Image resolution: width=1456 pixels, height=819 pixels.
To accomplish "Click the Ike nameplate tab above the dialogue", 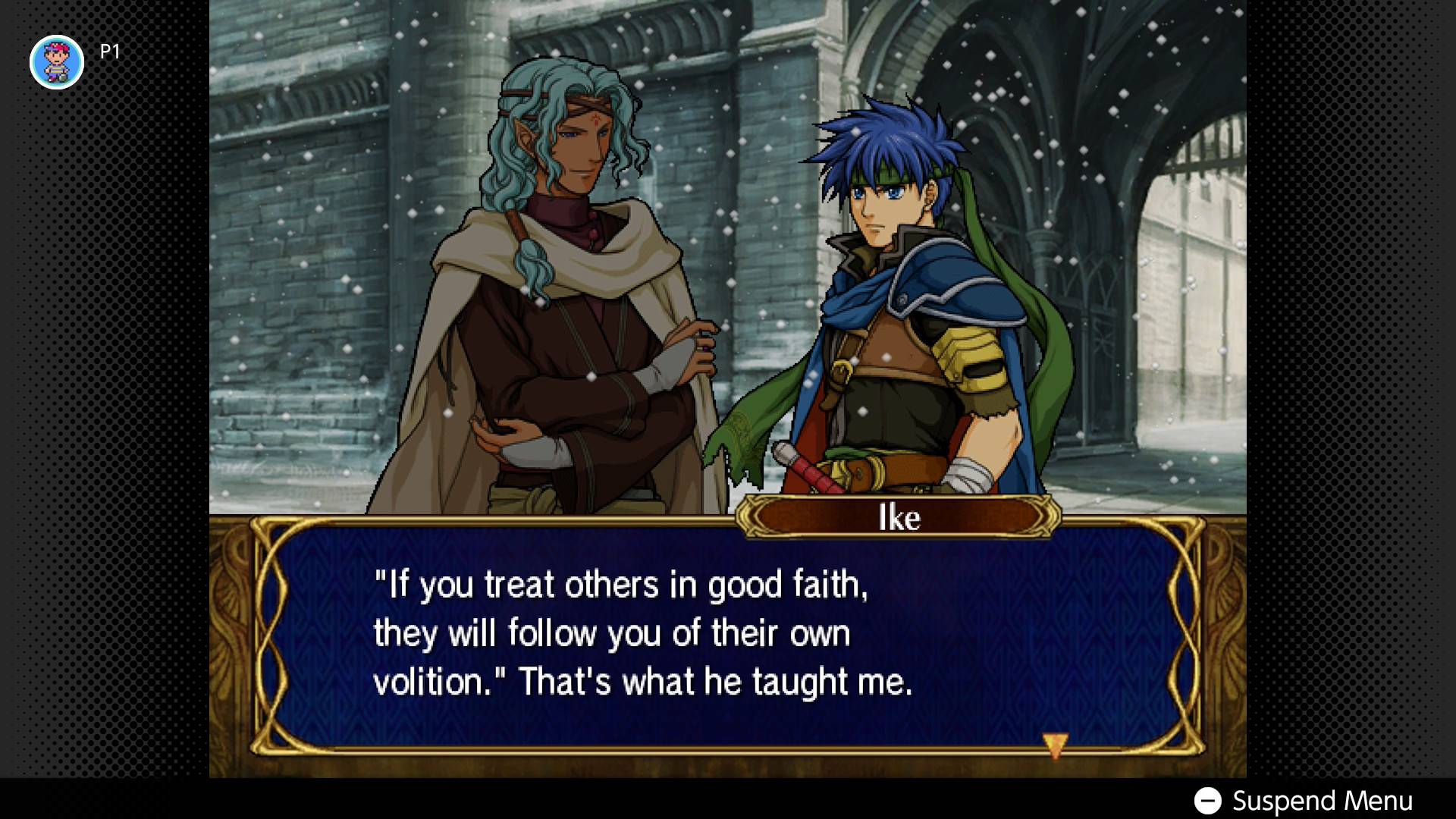I will [899, 518].
